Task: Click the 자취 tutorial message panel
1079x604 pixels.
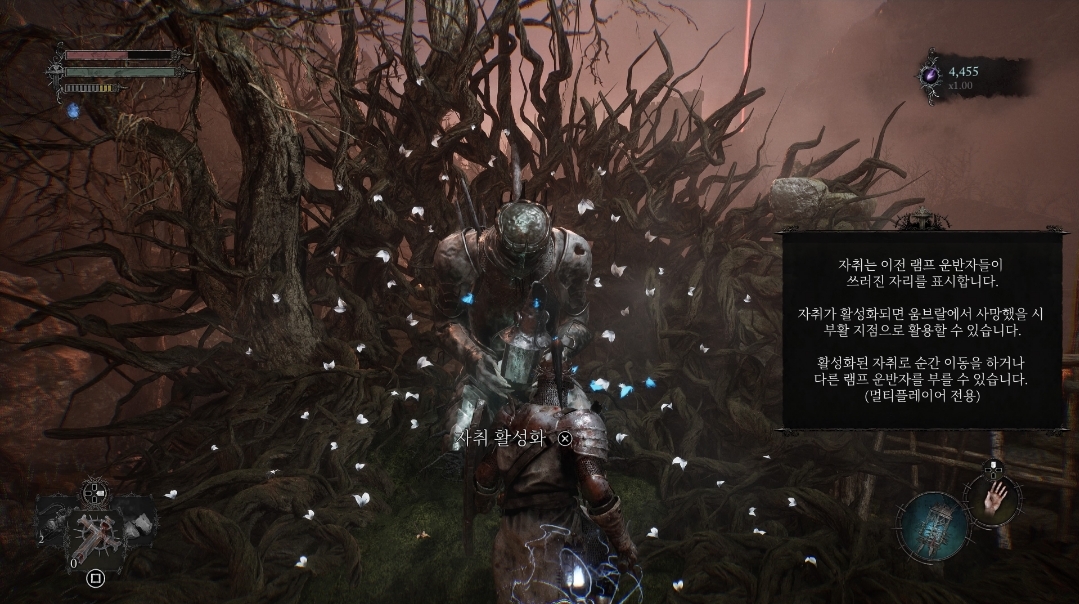Action: (x=922, y=330)
